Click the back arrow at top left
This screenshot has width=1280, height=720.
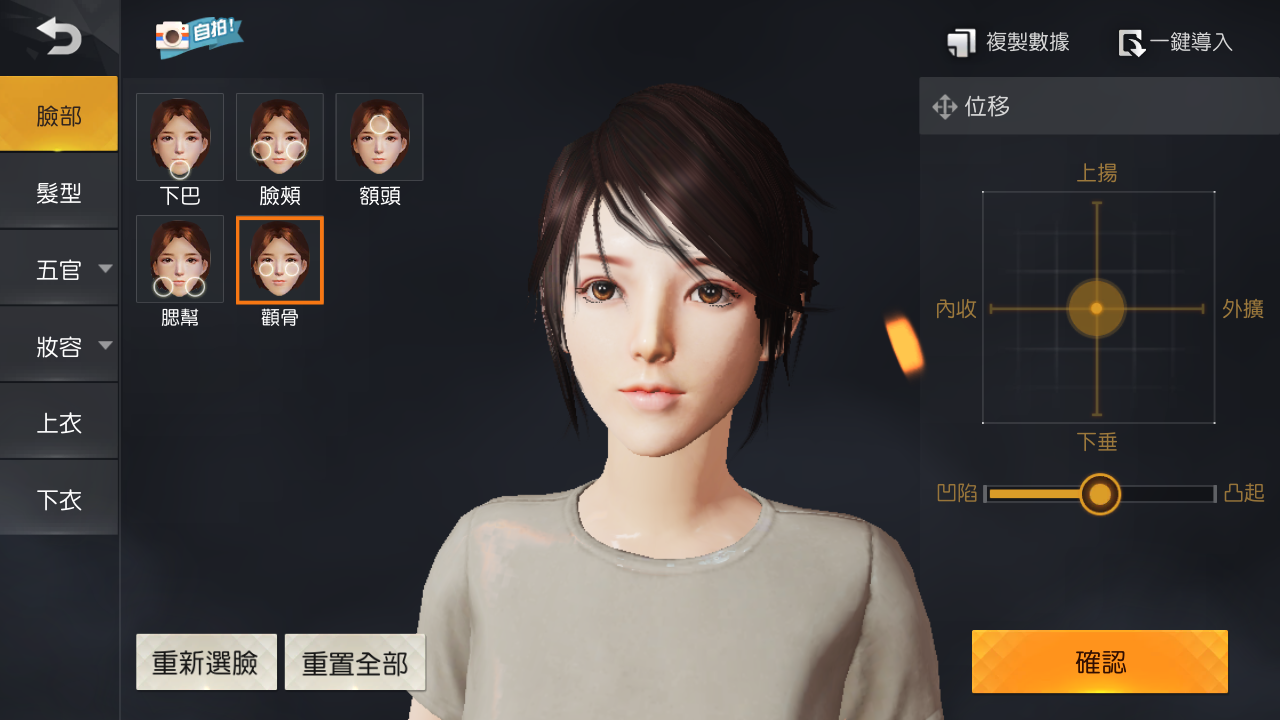[59, 35]
